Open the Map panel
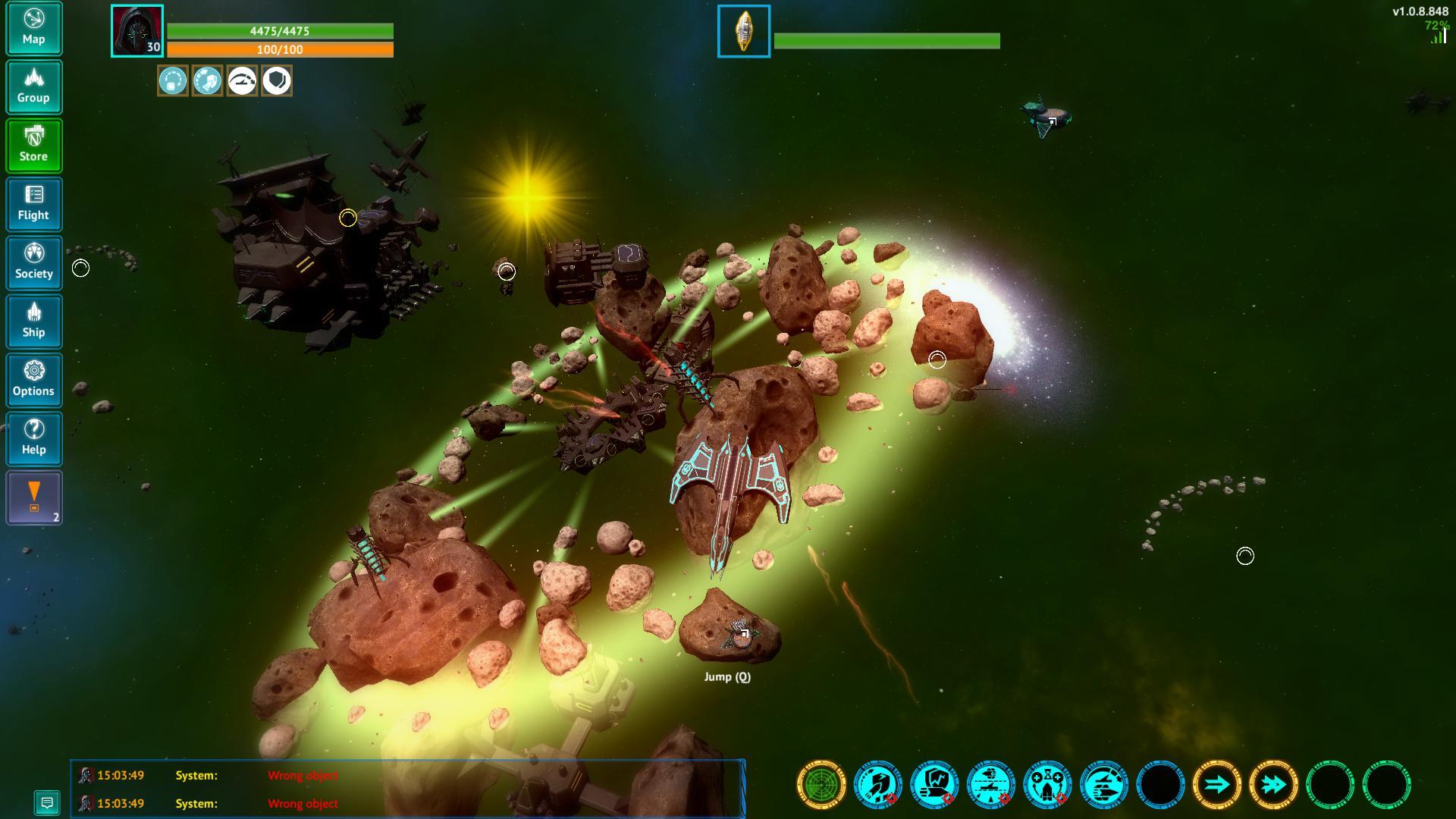 33,29
